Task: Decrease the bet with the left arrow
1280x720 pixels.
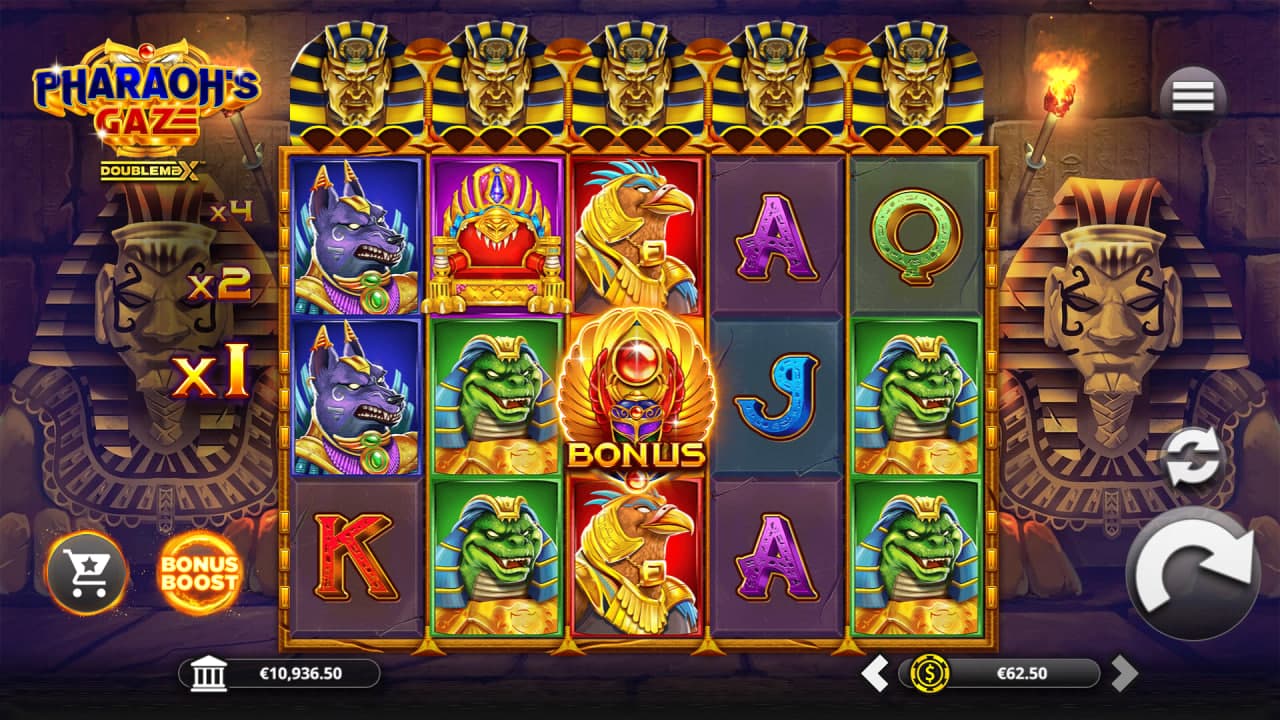Action: [x=875, y=673]
